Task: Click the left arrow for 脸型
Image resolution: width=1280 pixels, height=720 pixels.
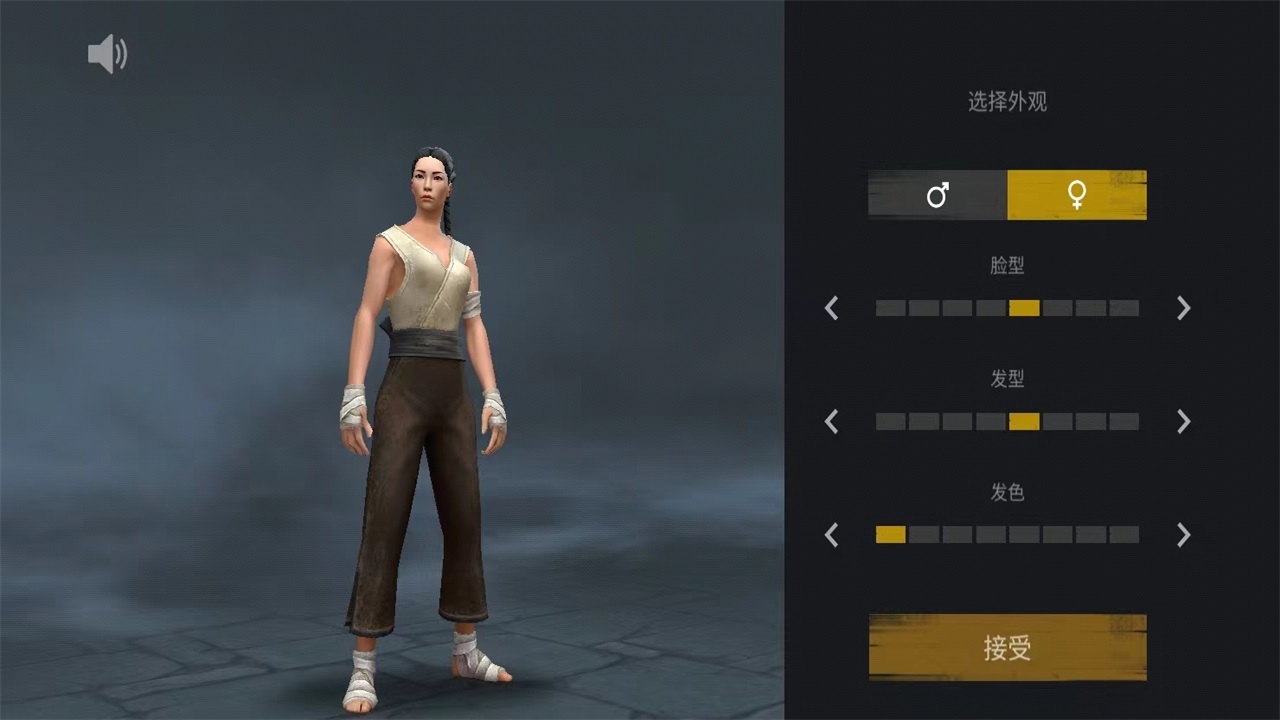Action: click(x=831, y=308)
